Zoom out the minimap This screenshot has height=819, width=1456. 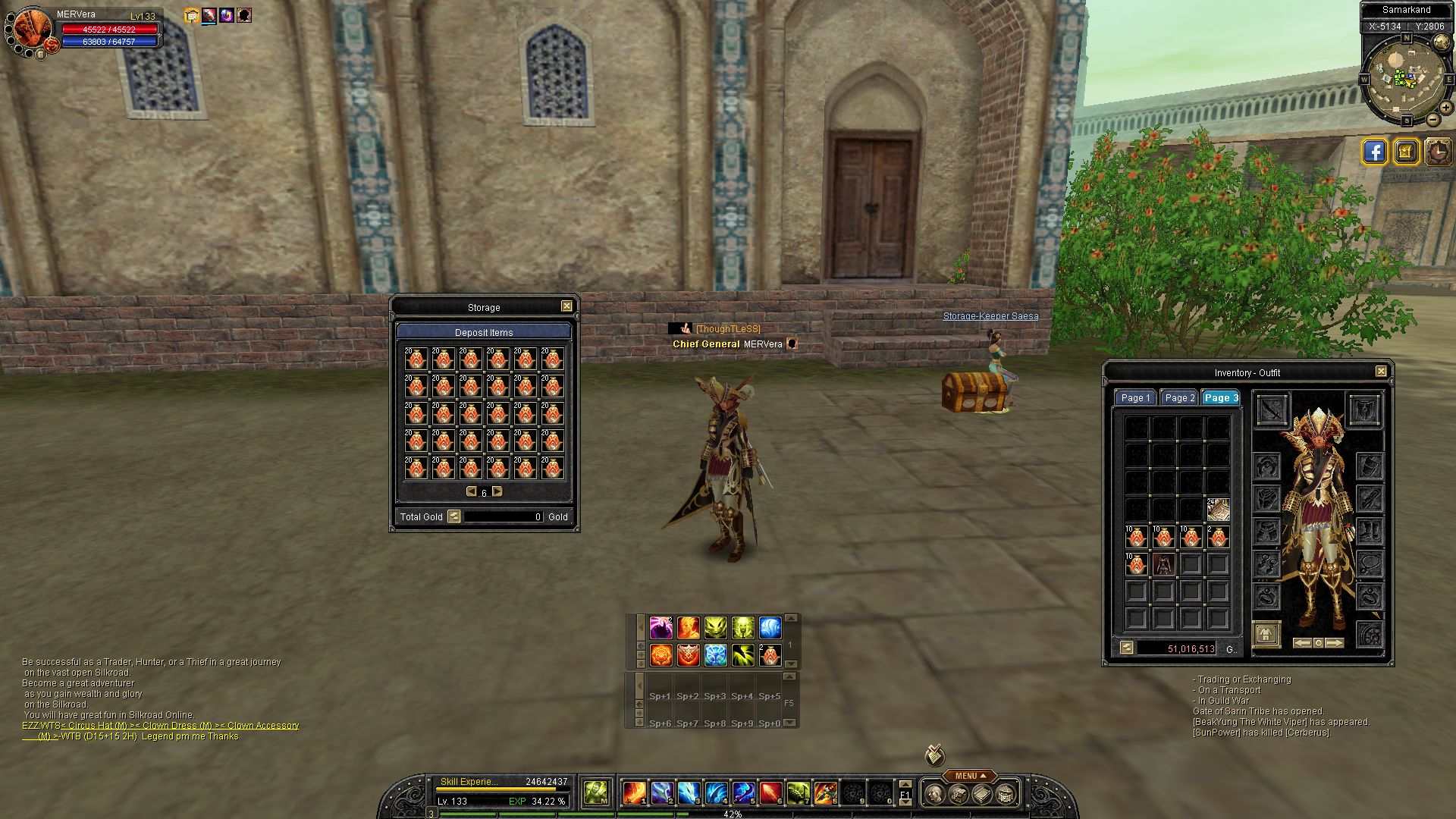click(1432, 120)
